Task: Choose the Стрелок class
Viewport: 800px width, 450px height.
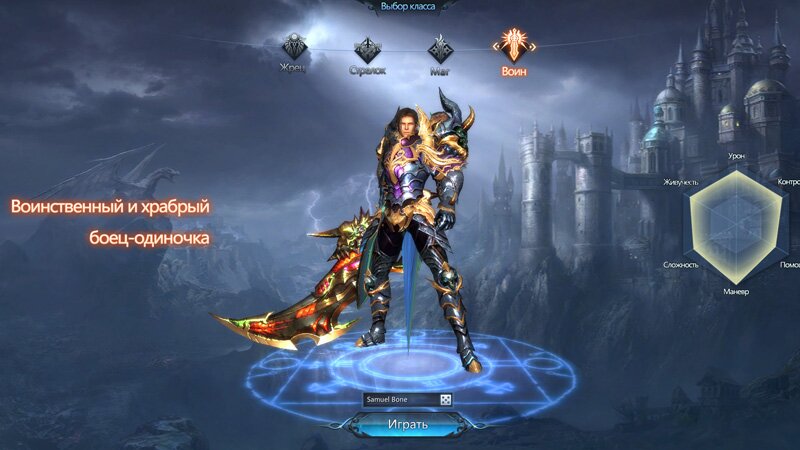Action: [367, 48]
